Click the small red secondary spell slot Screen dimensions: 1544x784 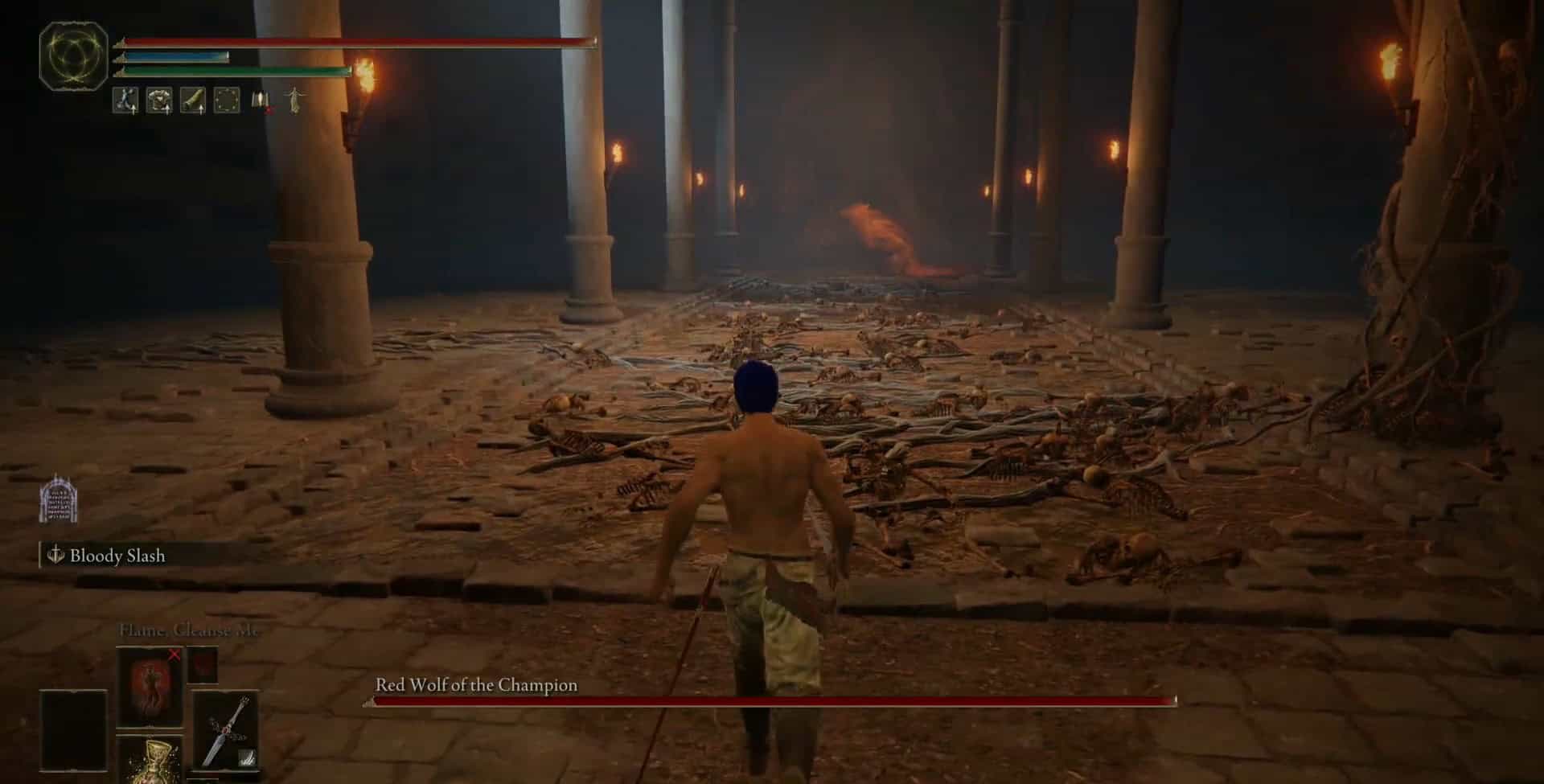(x=203, y=665)
